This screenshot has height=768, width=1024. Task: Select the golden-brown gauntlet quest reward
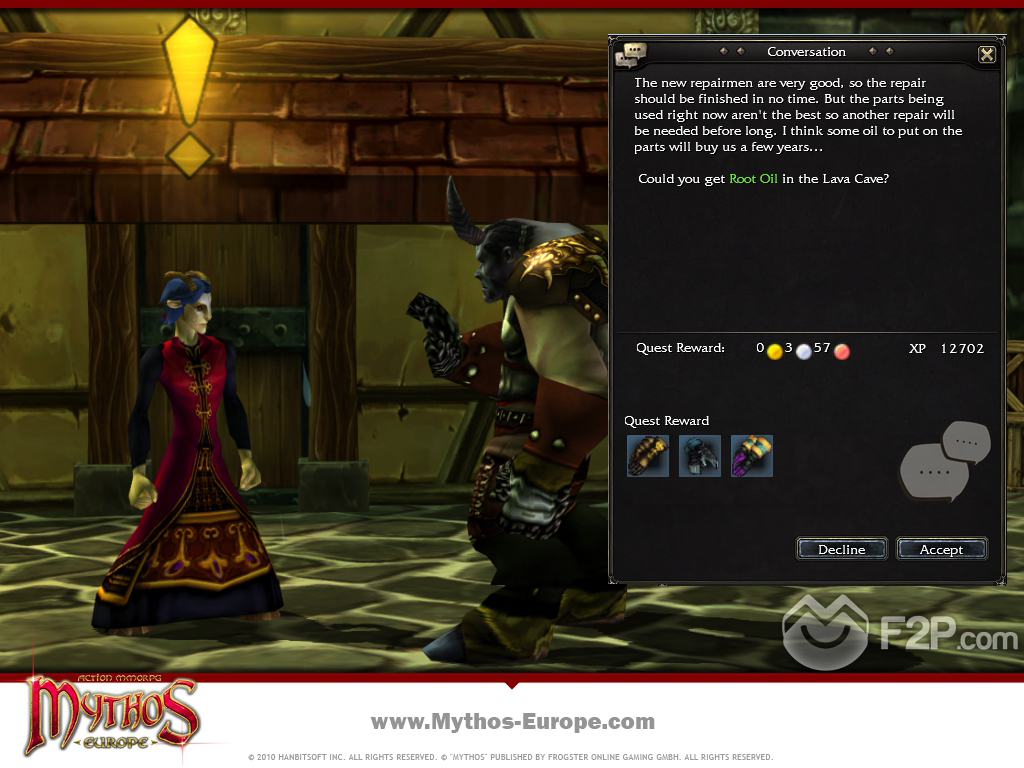point(648,456)
